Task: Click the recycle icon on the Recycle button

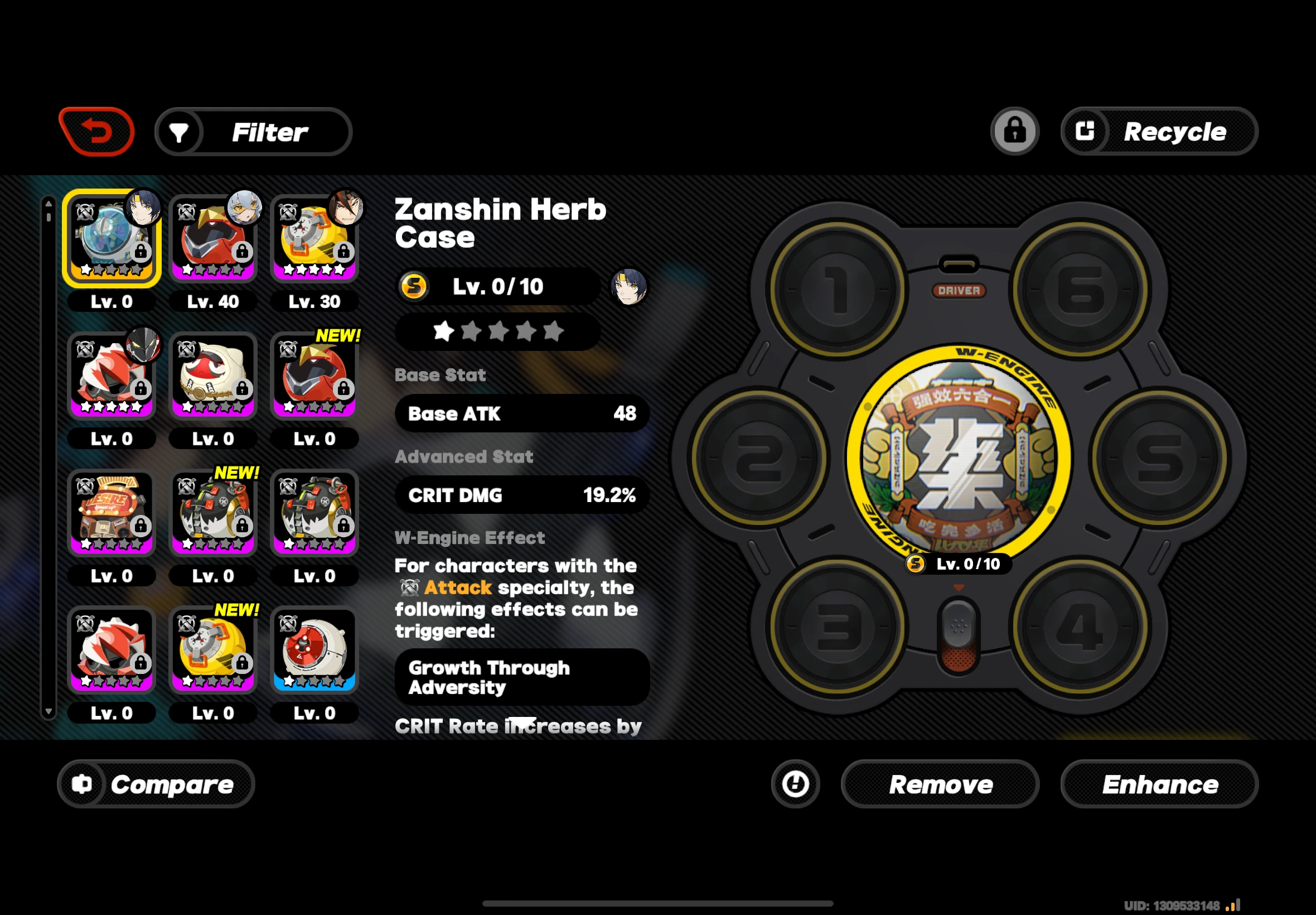Action: pos(1086,131)
